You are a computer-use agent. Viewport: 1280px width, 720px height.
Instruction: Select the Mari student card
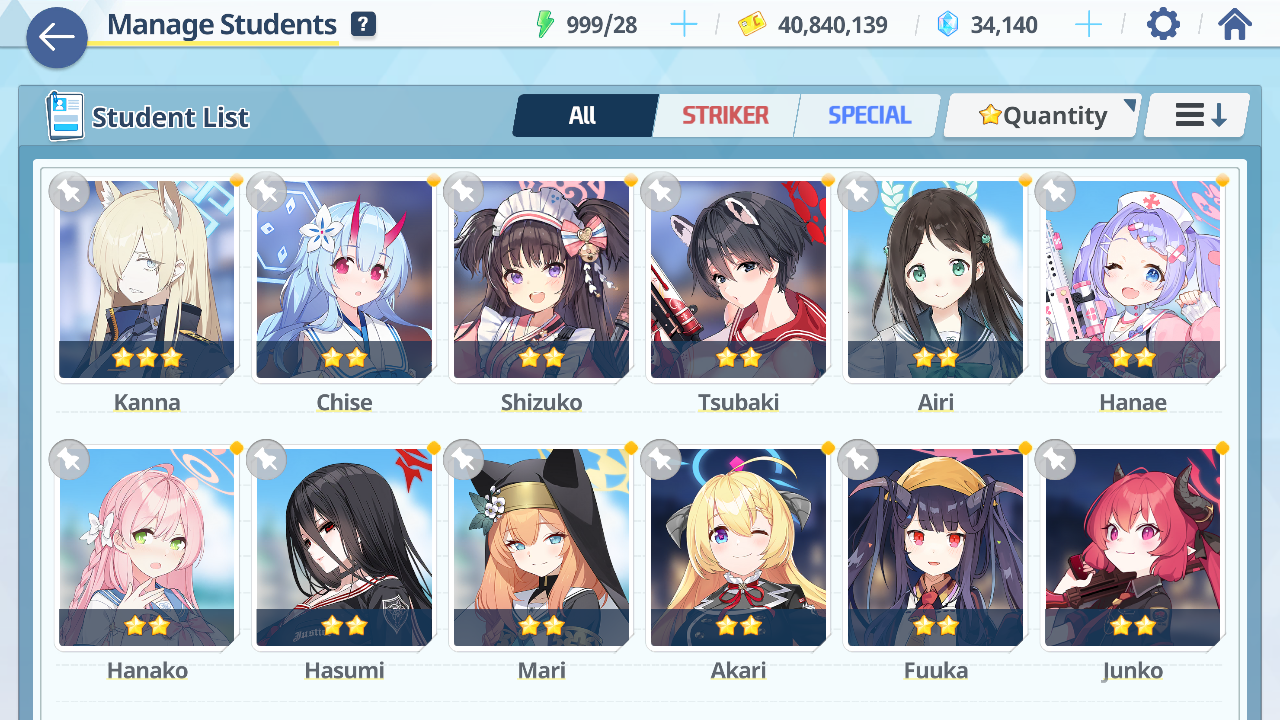tap(541, 547)
